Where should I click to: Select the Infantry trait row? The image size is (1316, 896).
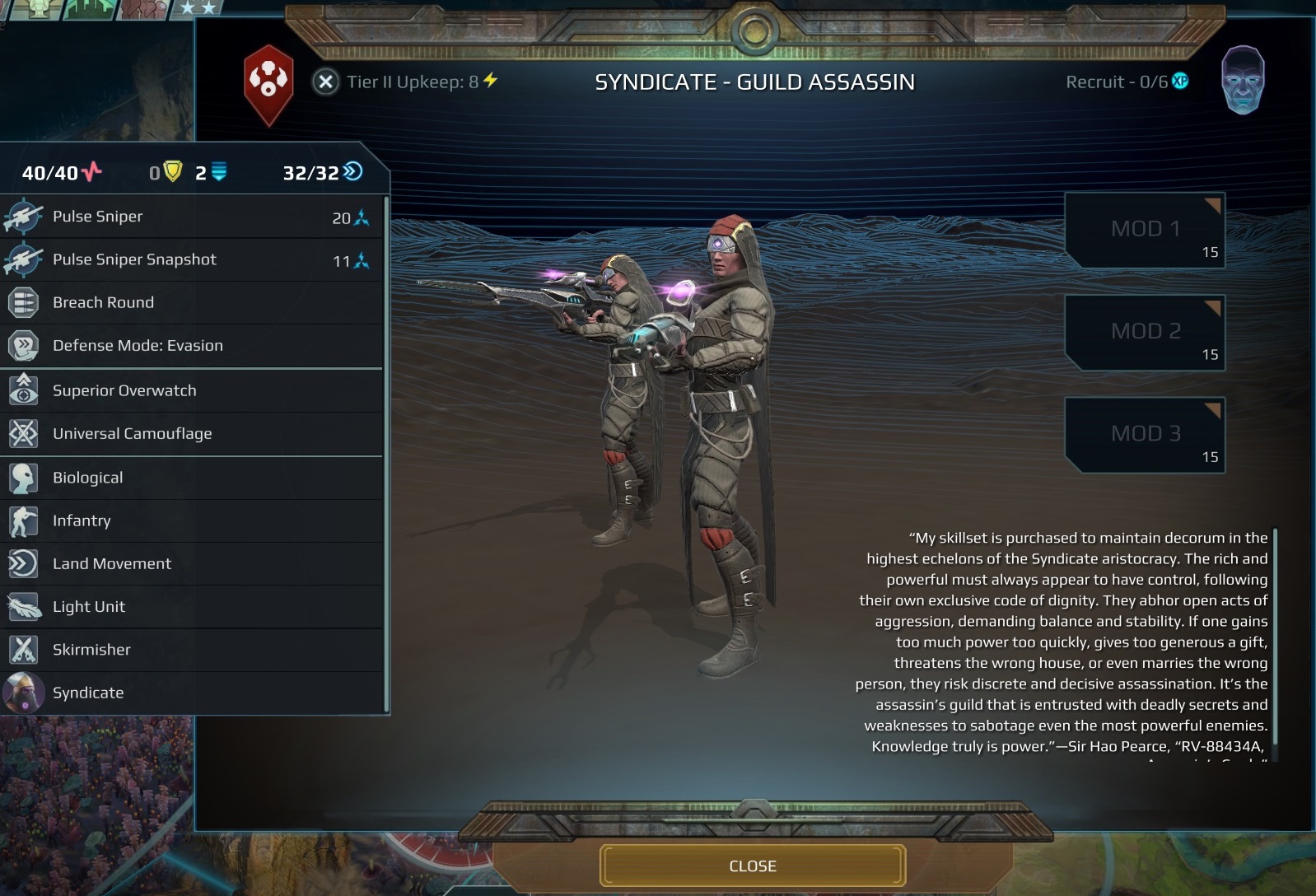pyautogui.click(x=192, y=520)
